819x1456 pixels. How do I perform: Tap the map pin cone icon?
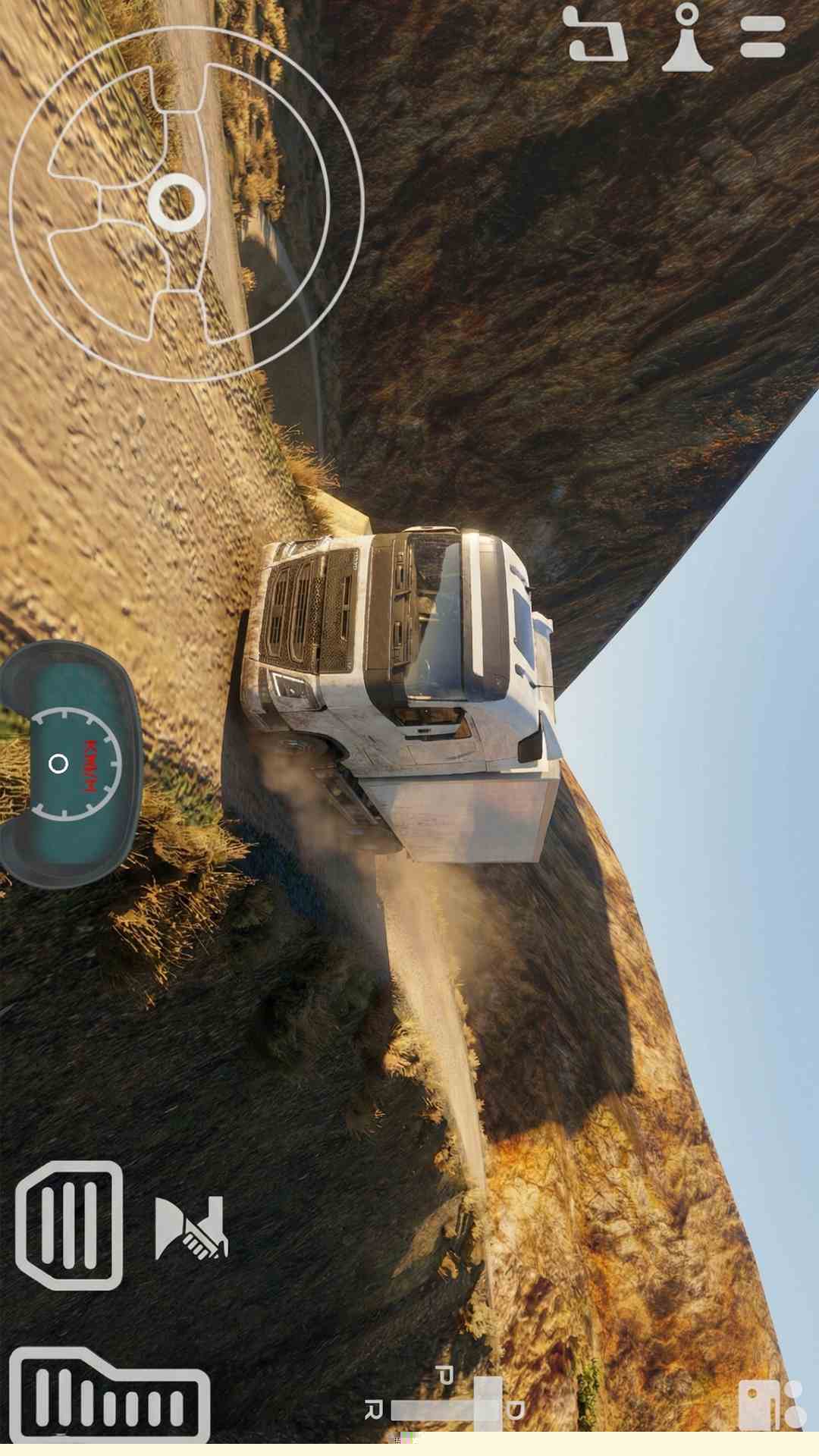click(x=688, y=38)
